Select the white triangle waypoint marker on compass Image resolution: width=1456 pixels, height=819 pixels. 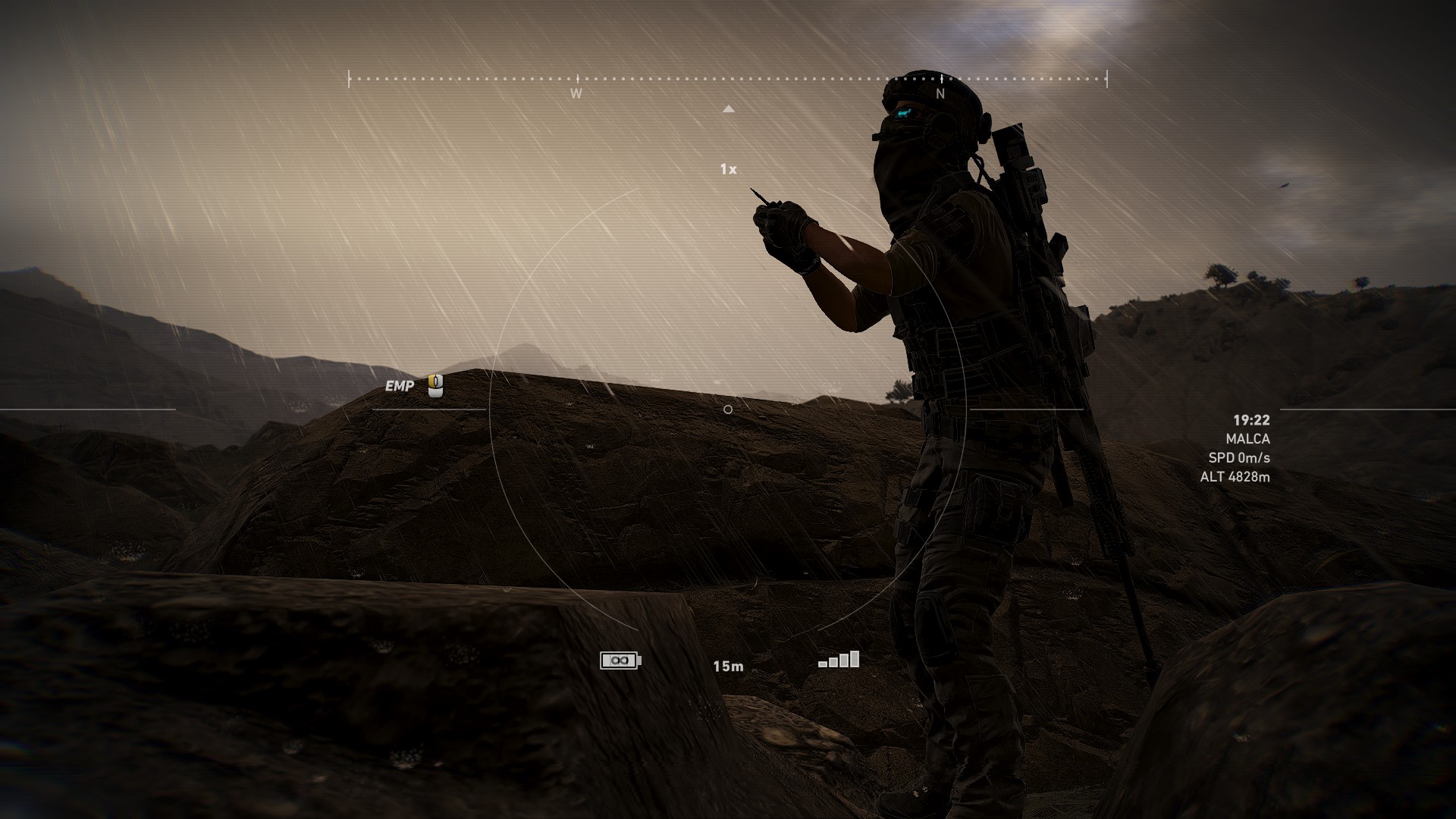tap(730, 108)
